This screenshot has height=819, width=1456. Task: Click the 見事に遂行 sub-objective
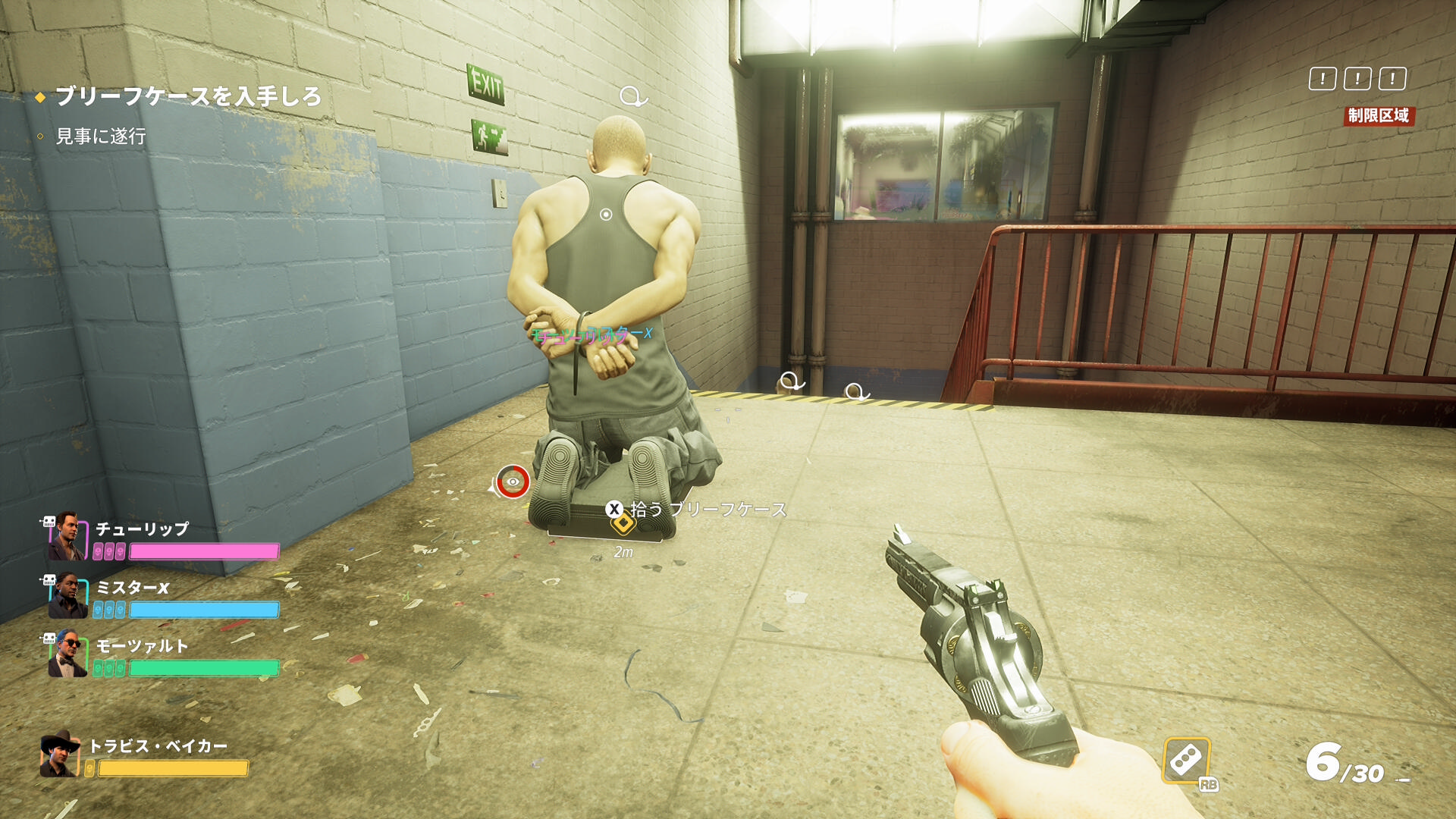pyautogui.click(x=101, y=136)
